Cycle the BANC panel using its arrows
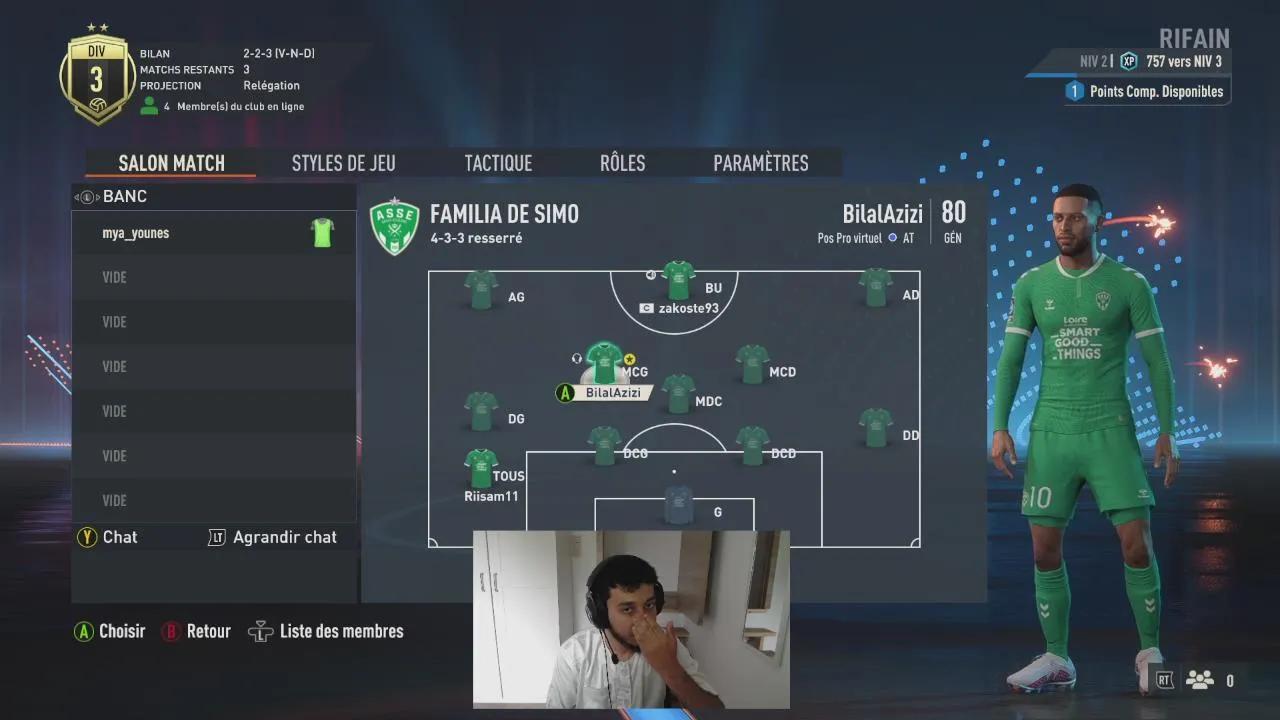1280x720 pixels. click(85, 196)
